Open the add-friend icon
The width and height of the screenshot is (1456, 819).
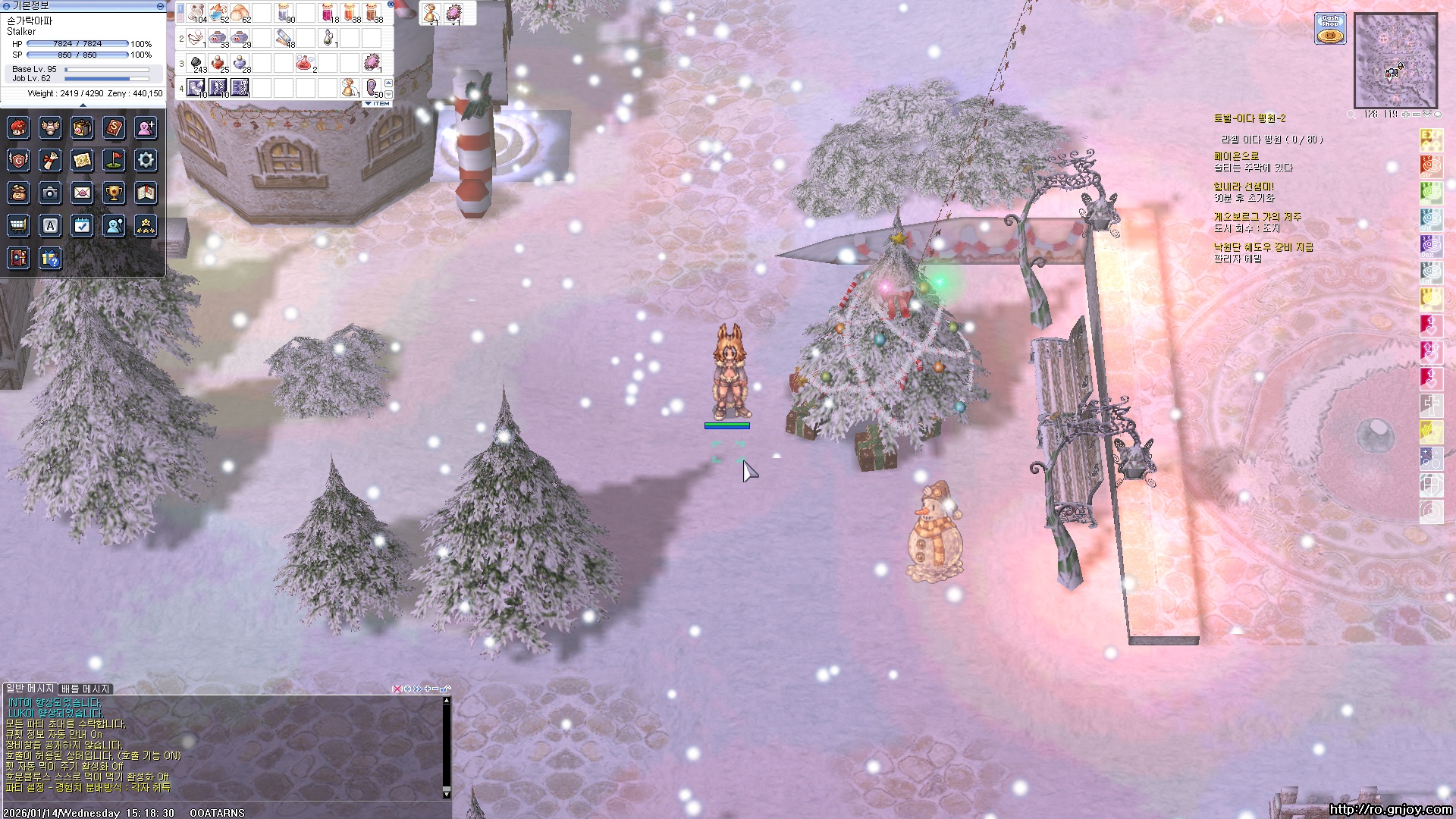(x=146, y=127)
